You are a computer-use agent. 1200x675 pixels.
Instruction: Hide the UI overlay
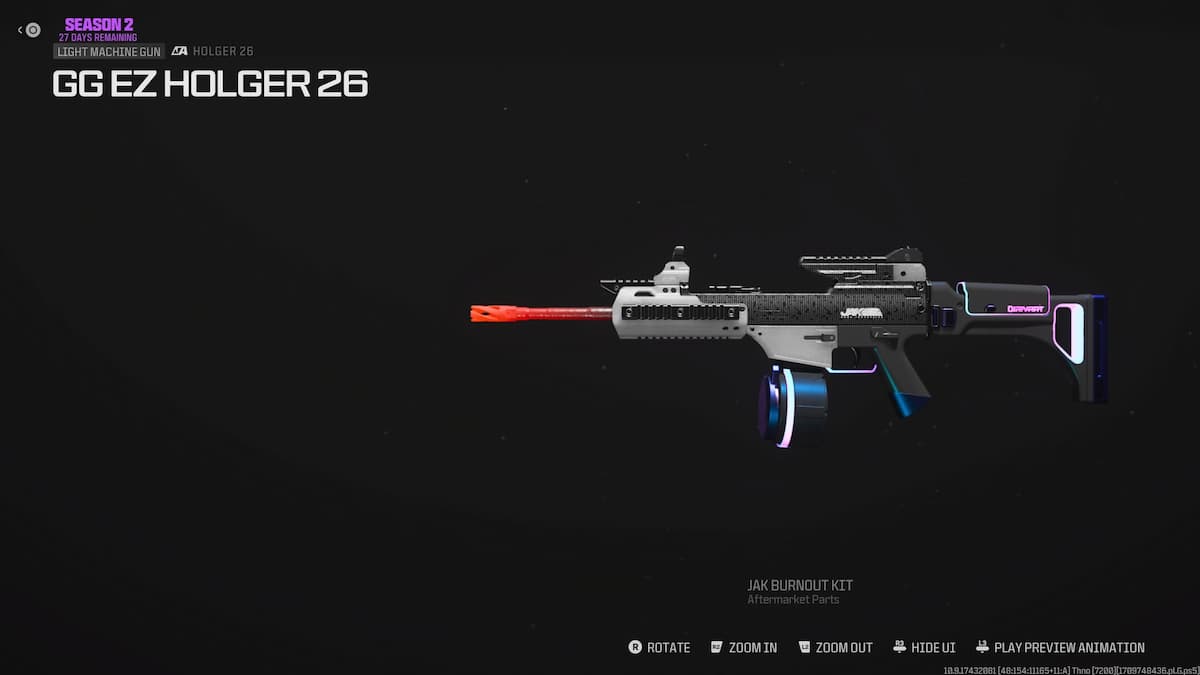[x=924, y=647]
